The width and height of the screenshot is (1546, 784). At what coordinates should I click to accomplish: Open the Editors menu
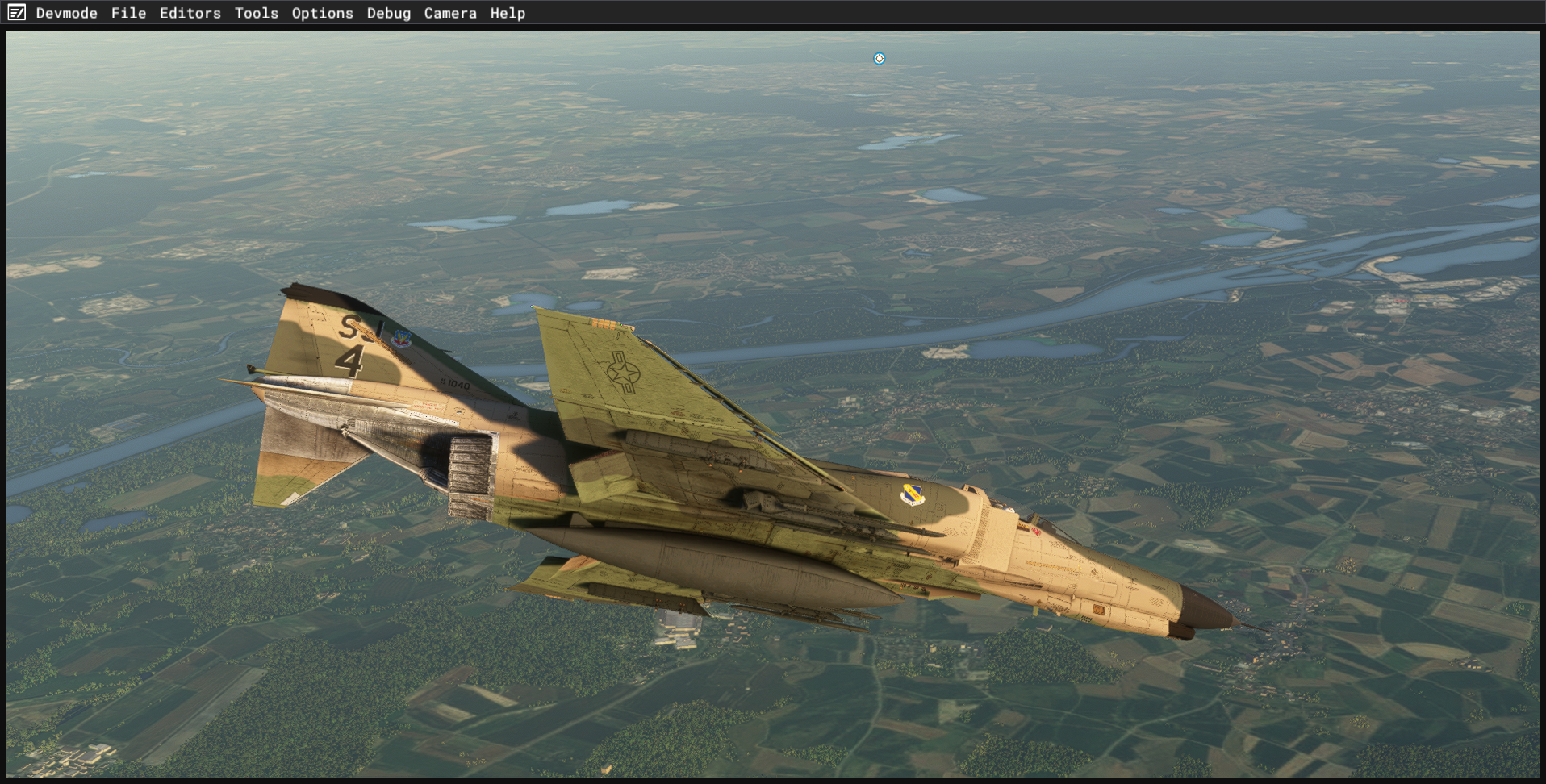(190, 13)
